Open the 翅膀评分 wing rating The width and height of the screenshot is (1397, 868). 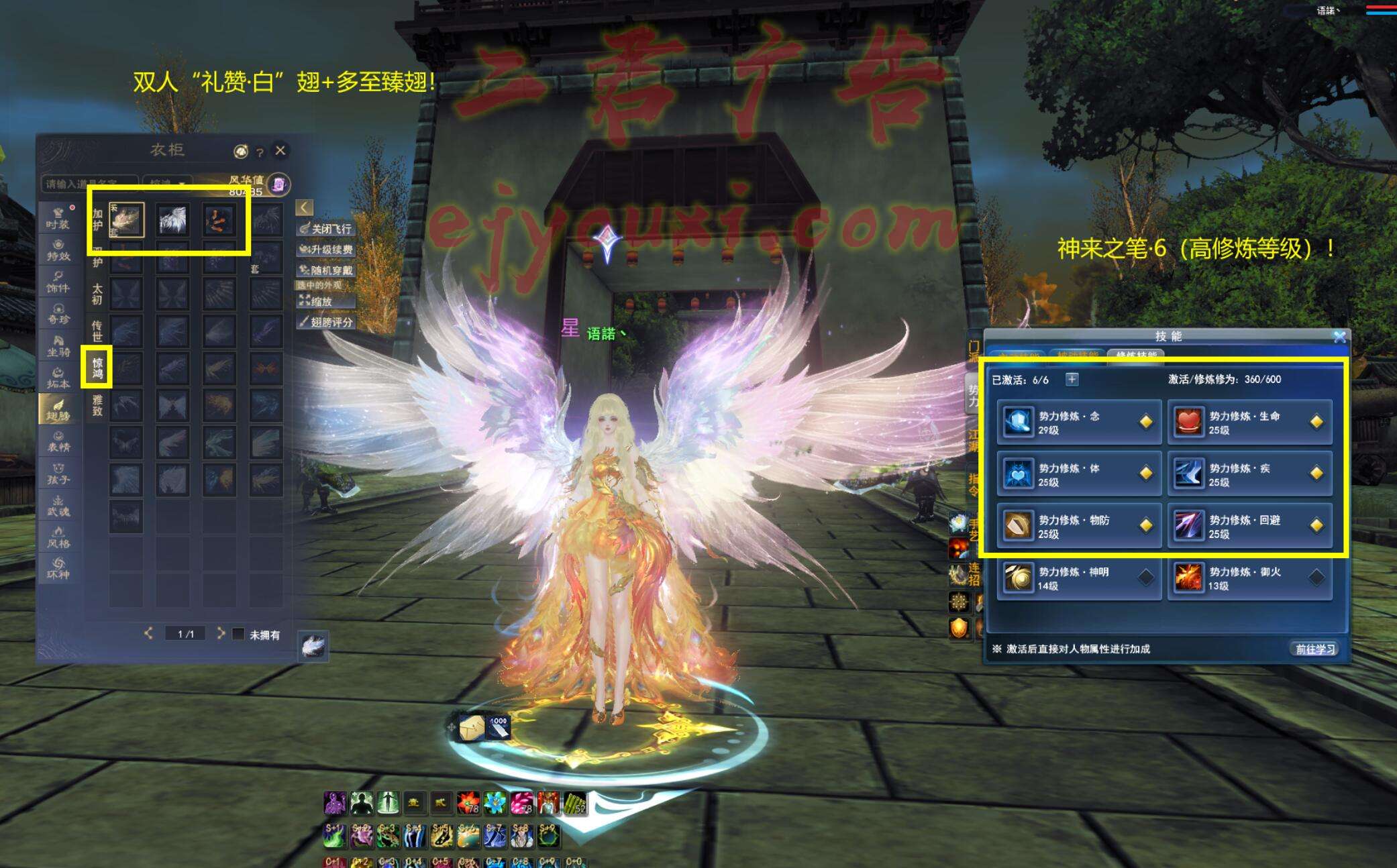point(326,323)
